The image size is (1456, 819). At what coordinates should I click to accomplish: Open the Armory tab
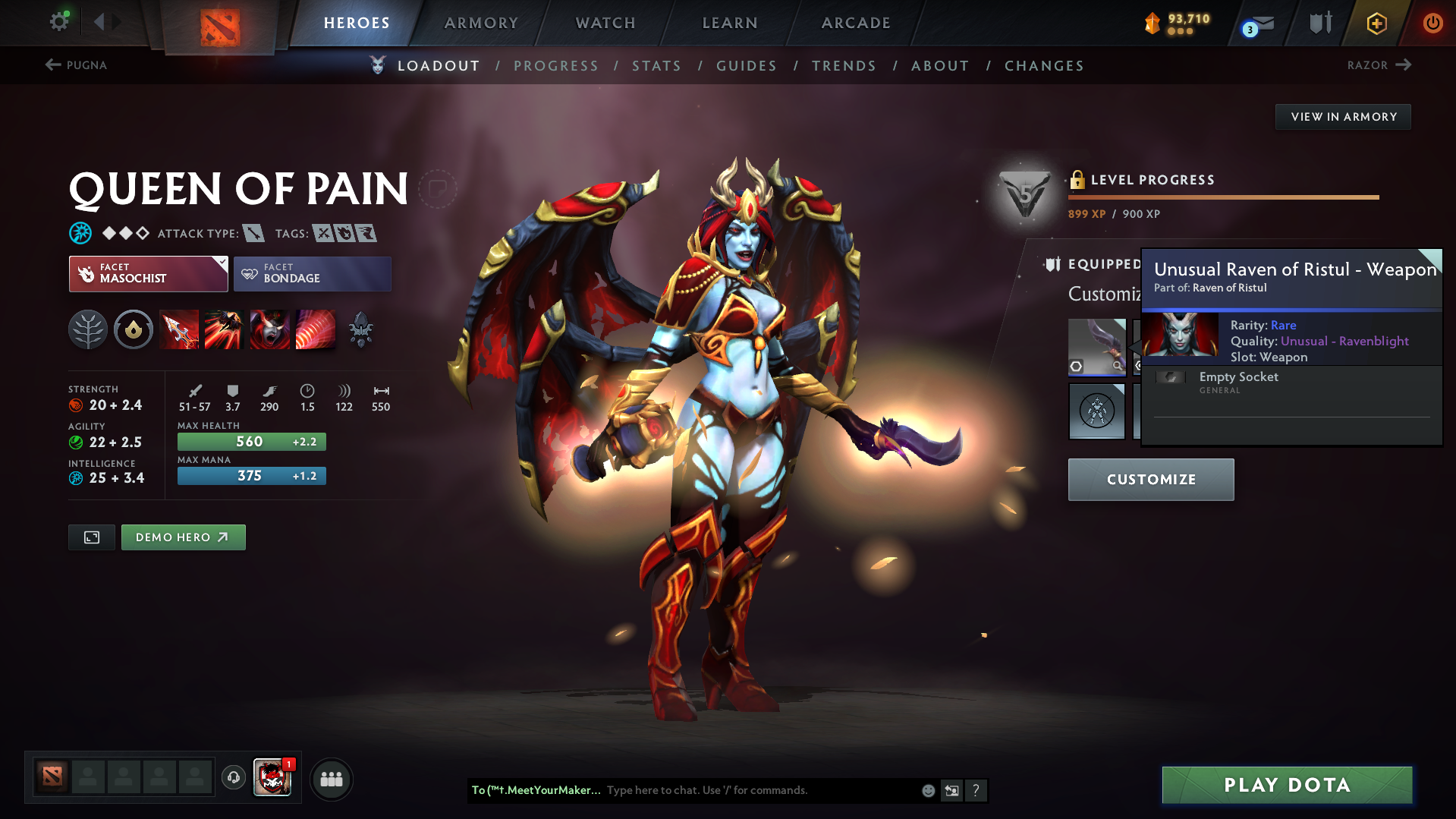pos(481,23)
